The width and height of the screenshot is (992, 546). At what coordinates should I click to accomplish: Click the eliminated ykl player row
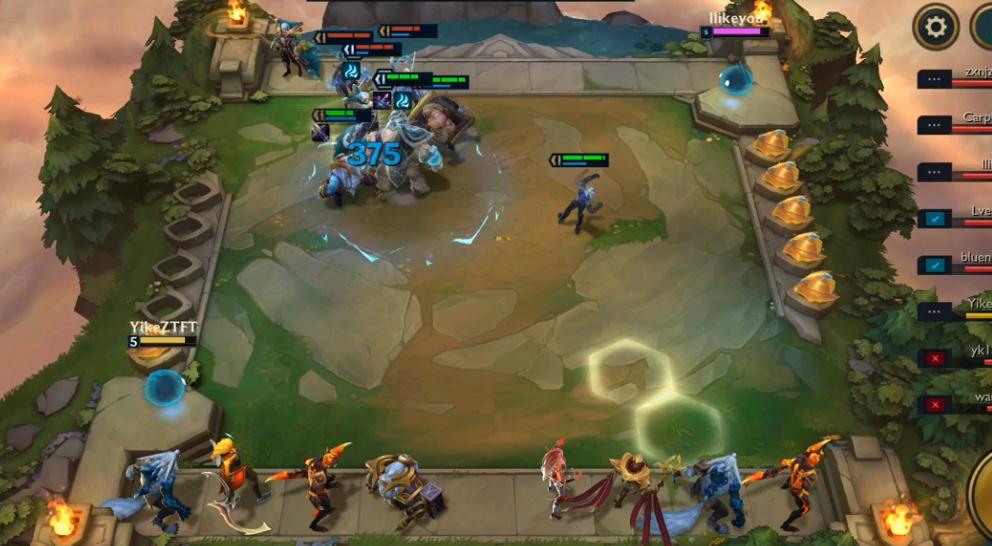pos(955,357)
